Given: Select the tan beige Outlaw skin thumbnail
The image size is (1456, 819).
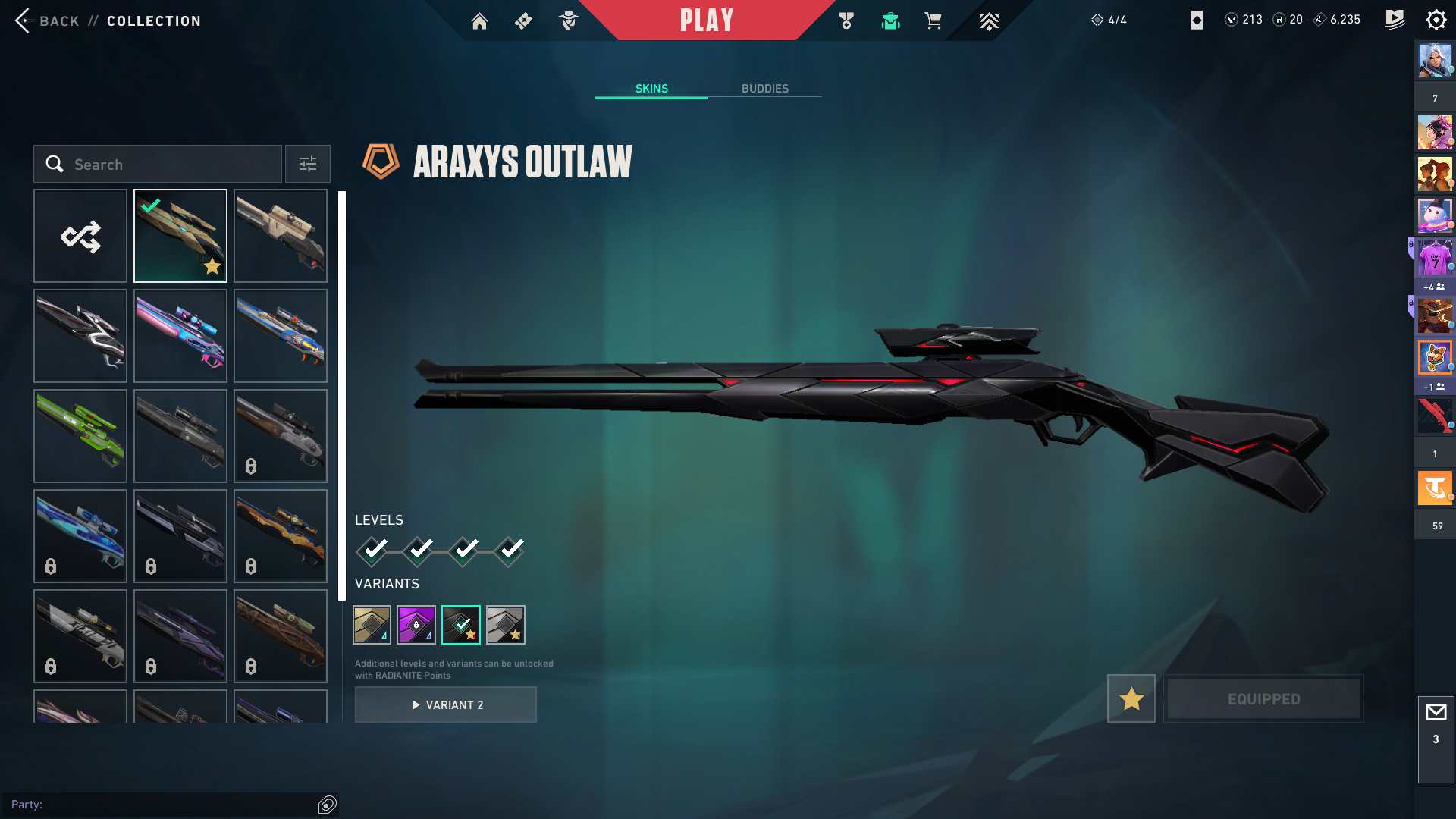Looking at the screenshot, I should pyautogui.click(x=281, y=236).
